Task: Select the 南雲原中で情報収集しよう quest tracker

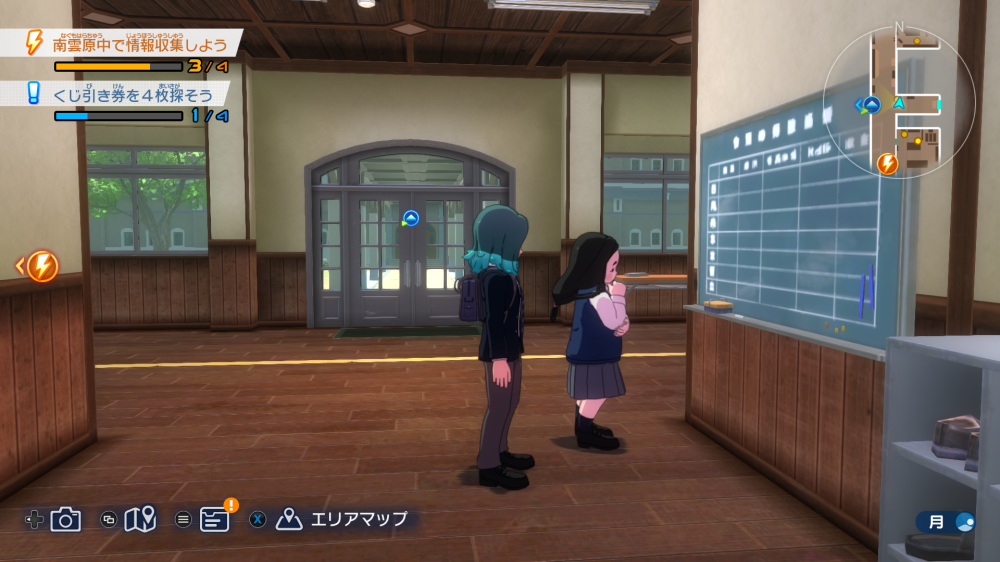Action: (138, 45)
